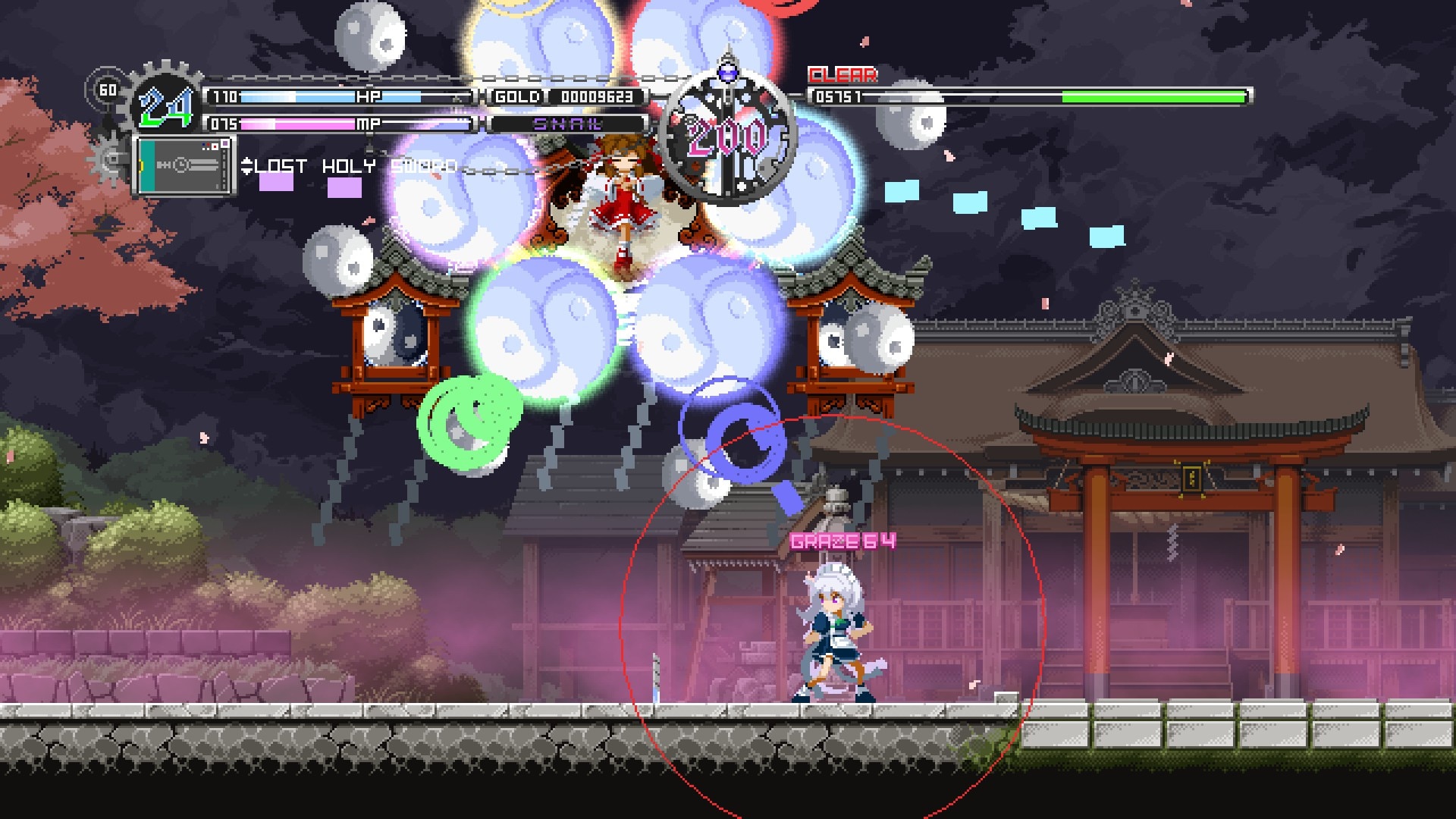This screenshot has height=819, width=1456.
Task: Toggle the purple square marker on the minimap
Action: coord(225,144)
